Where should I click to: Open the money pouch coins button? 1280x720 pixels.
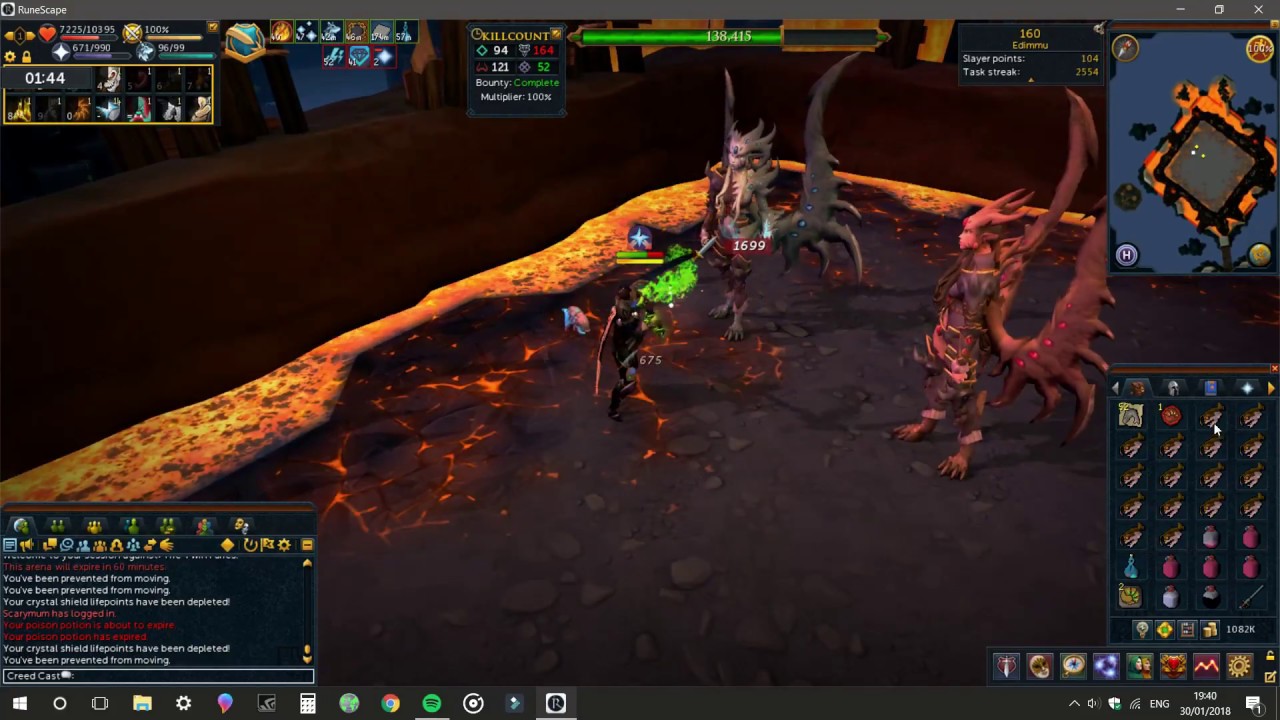[x=1210, y=630]
